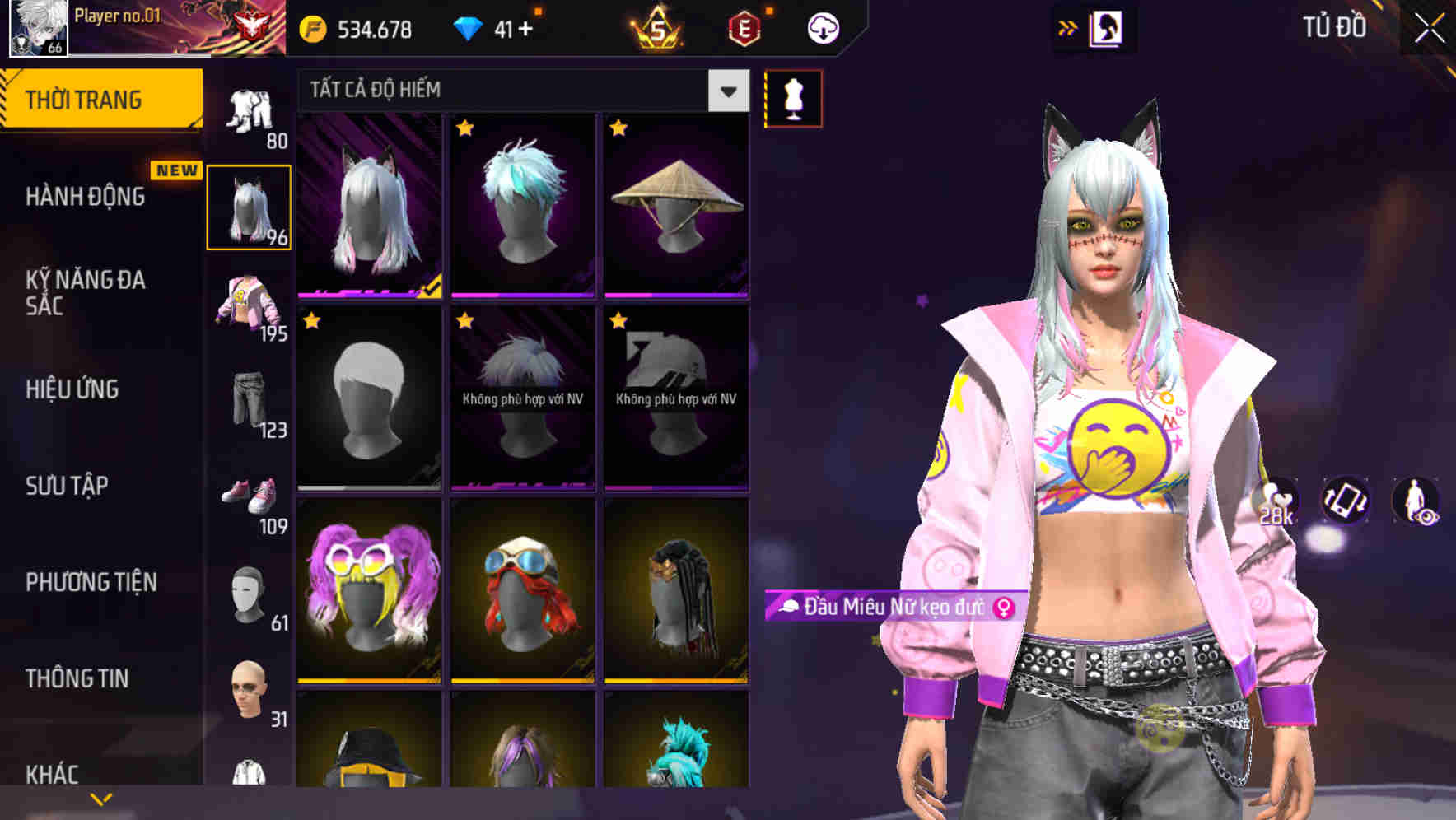Select the hair category icon labeled 96

click(250, 206)
